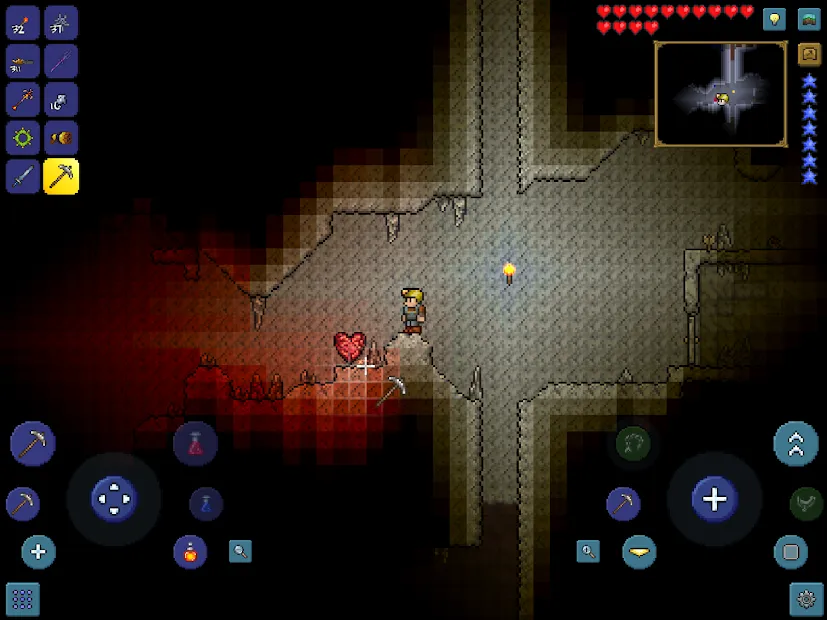Open the gear settings button

click(806, 599)
